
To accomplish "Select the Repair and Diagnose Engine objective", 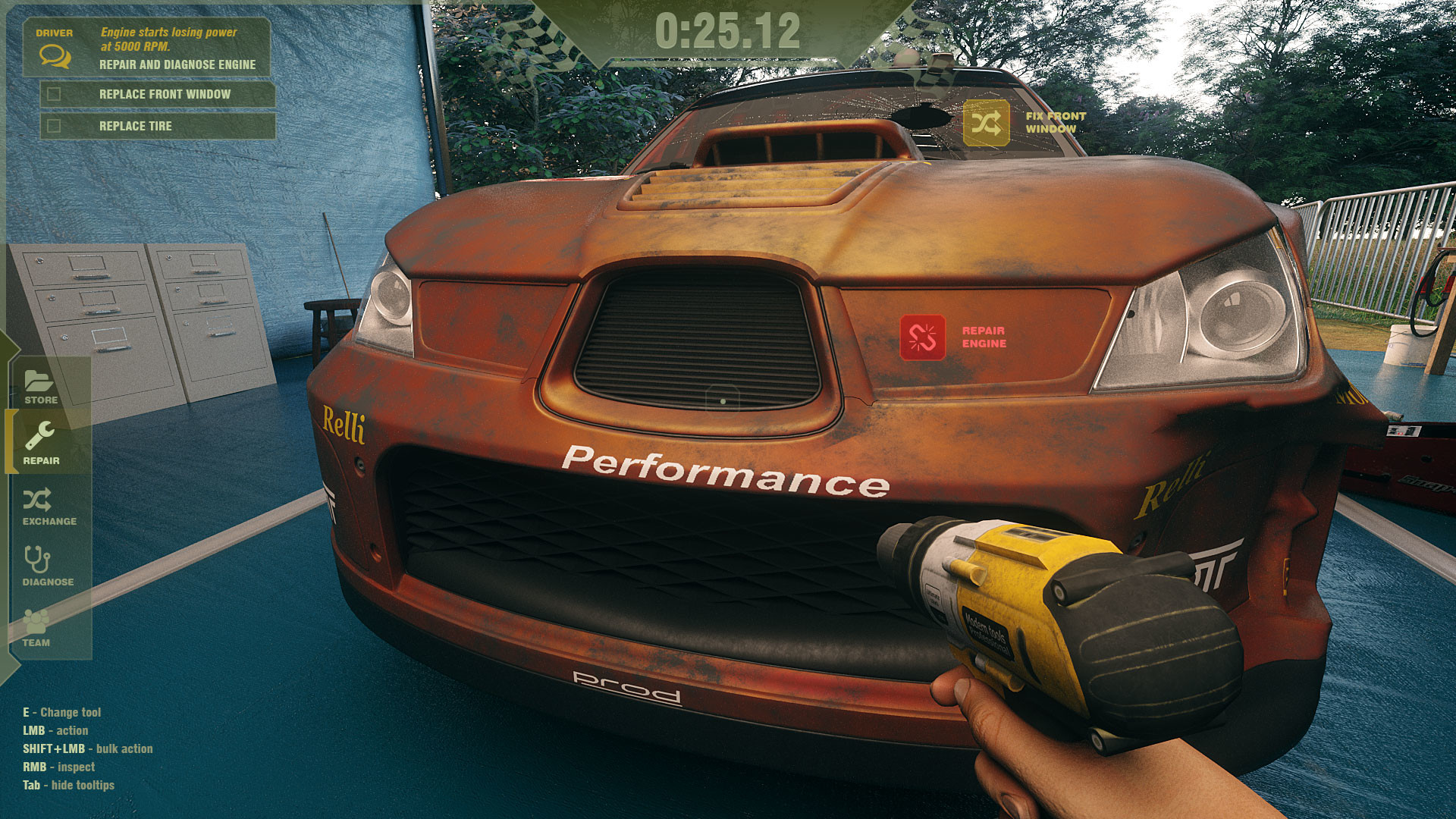I will (x=176, y=65).
